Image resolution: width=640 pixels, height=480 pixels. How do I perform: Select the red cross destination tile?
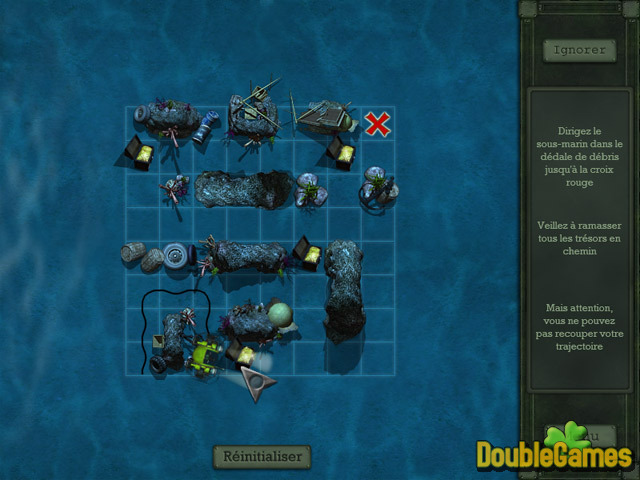pyautogui.click(x=377, y=124)
